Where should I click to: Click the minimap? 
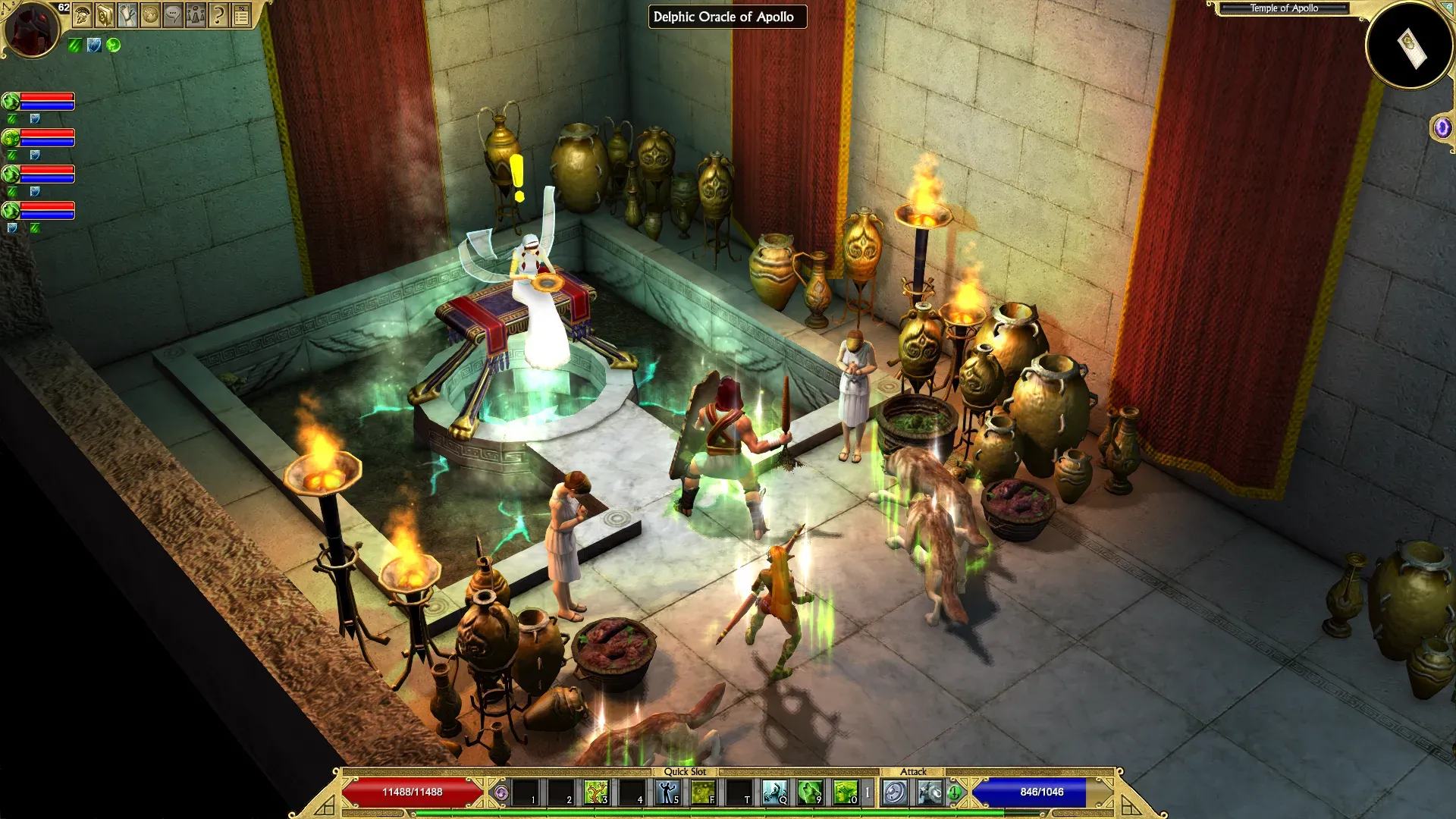[x=1409, y=45]
